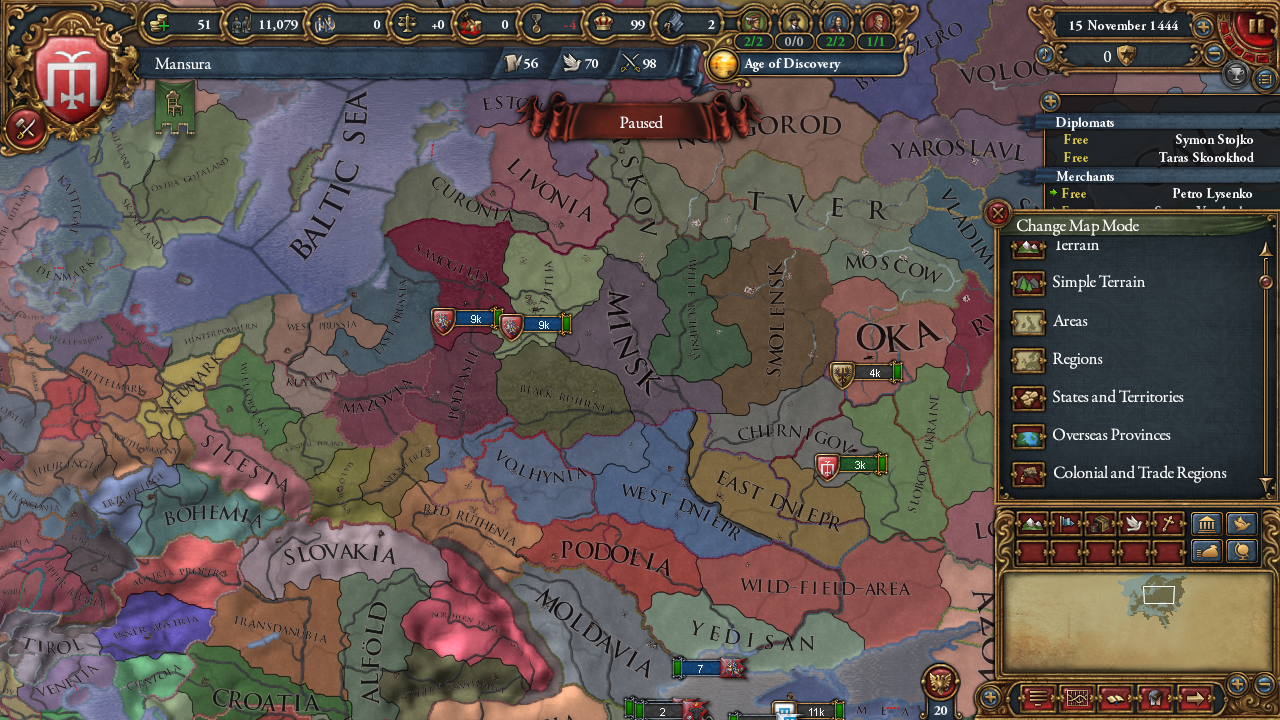Select the Diplomatic map mode dove icon
Screen dimensions: 1280x720
pos(1135,523)
